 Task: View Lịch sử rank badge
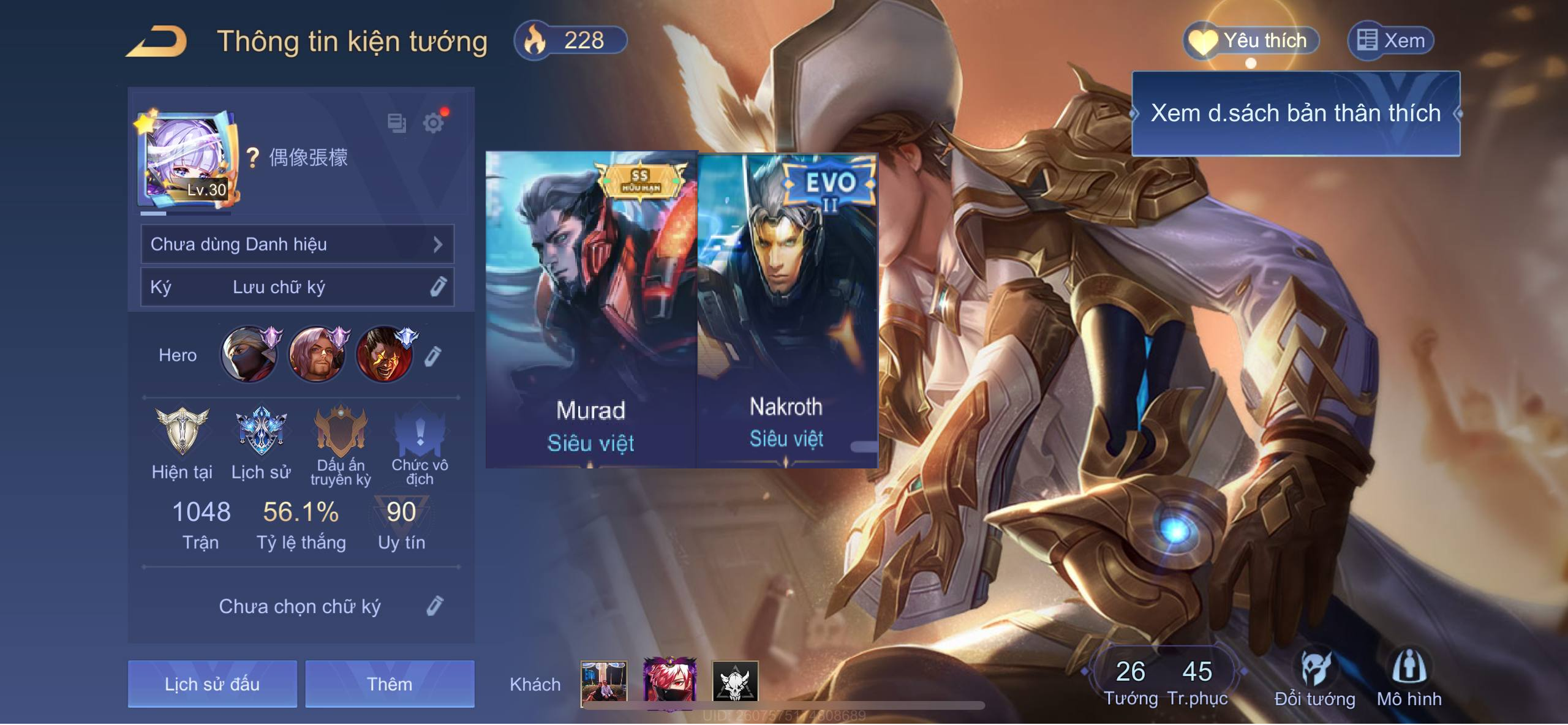[x=261, y=432]
